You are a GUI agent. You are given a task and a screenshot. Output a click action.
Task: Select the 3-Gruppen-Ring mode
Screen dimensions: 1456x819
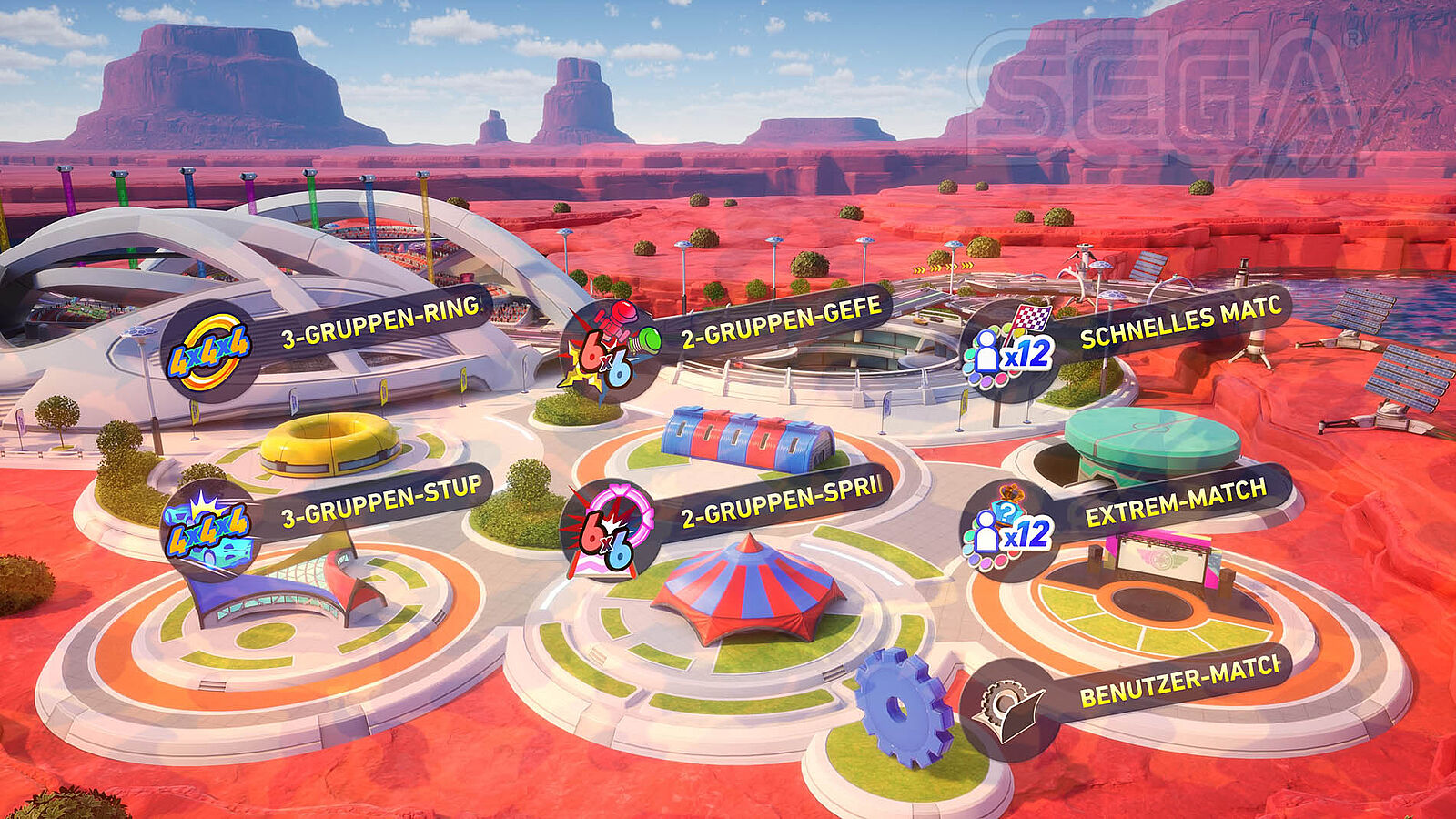point(379,322)
